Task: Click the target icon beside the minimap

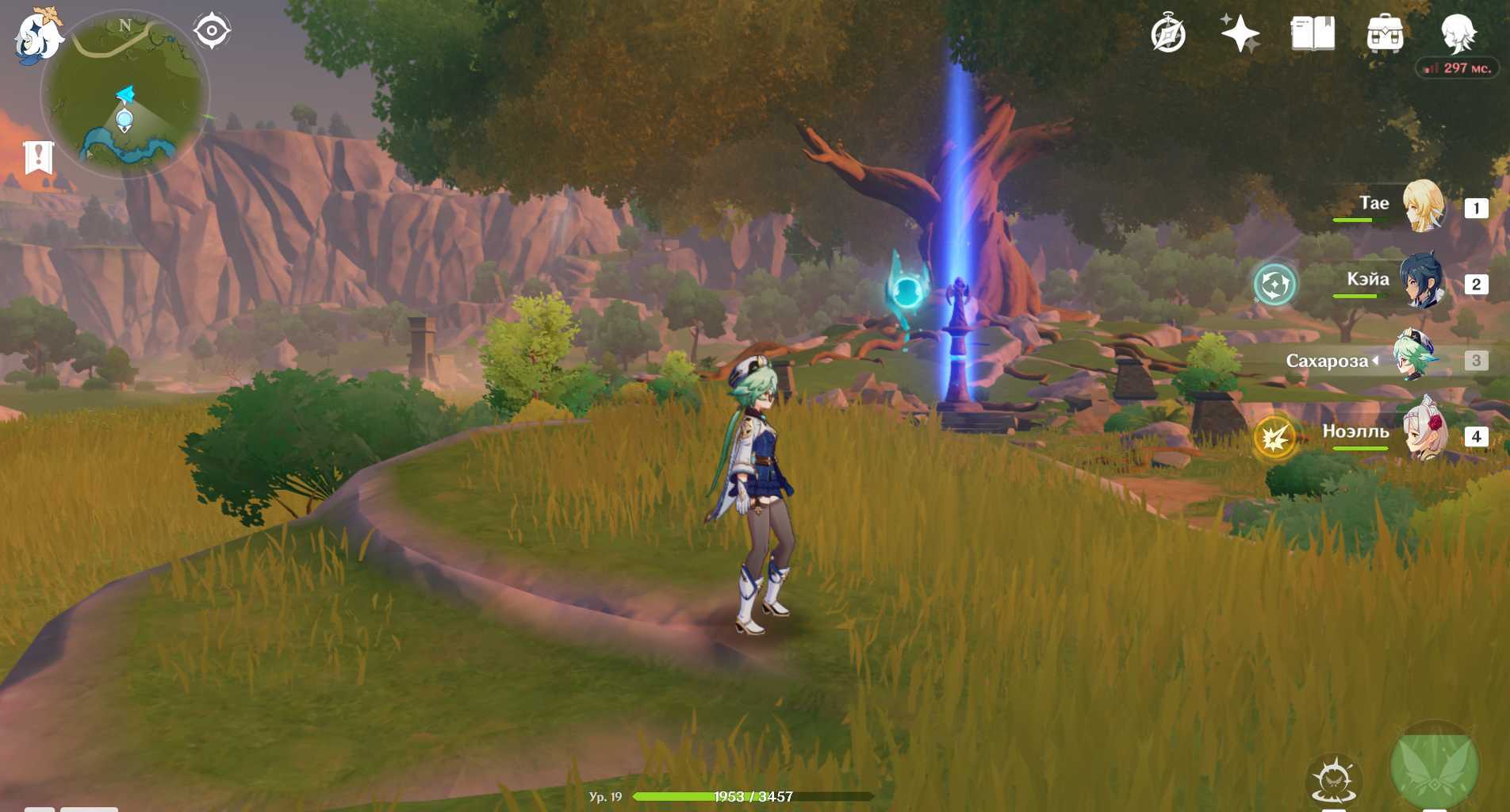Action: click(212, 31)
